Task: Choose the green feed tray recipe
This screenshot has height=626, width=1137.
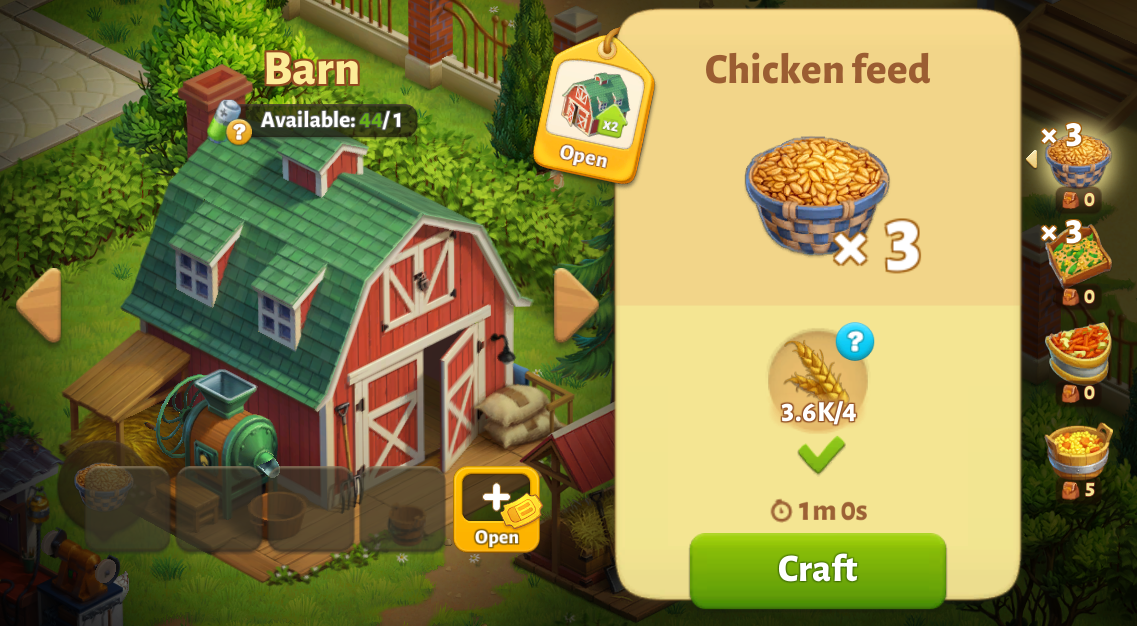Action: click(1078, 258)
